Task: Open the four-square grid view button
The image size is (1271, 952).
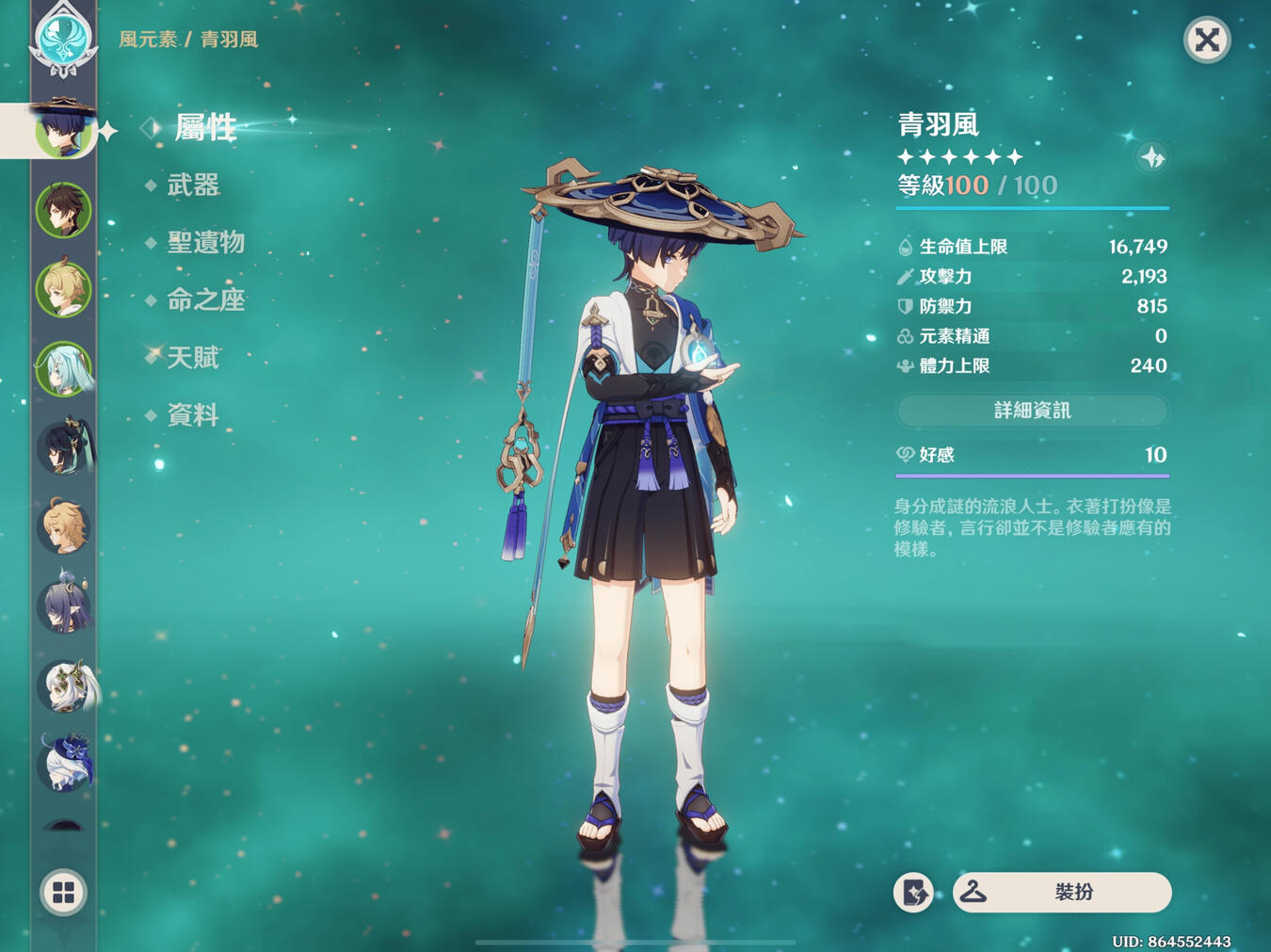Action: [63, 892]
